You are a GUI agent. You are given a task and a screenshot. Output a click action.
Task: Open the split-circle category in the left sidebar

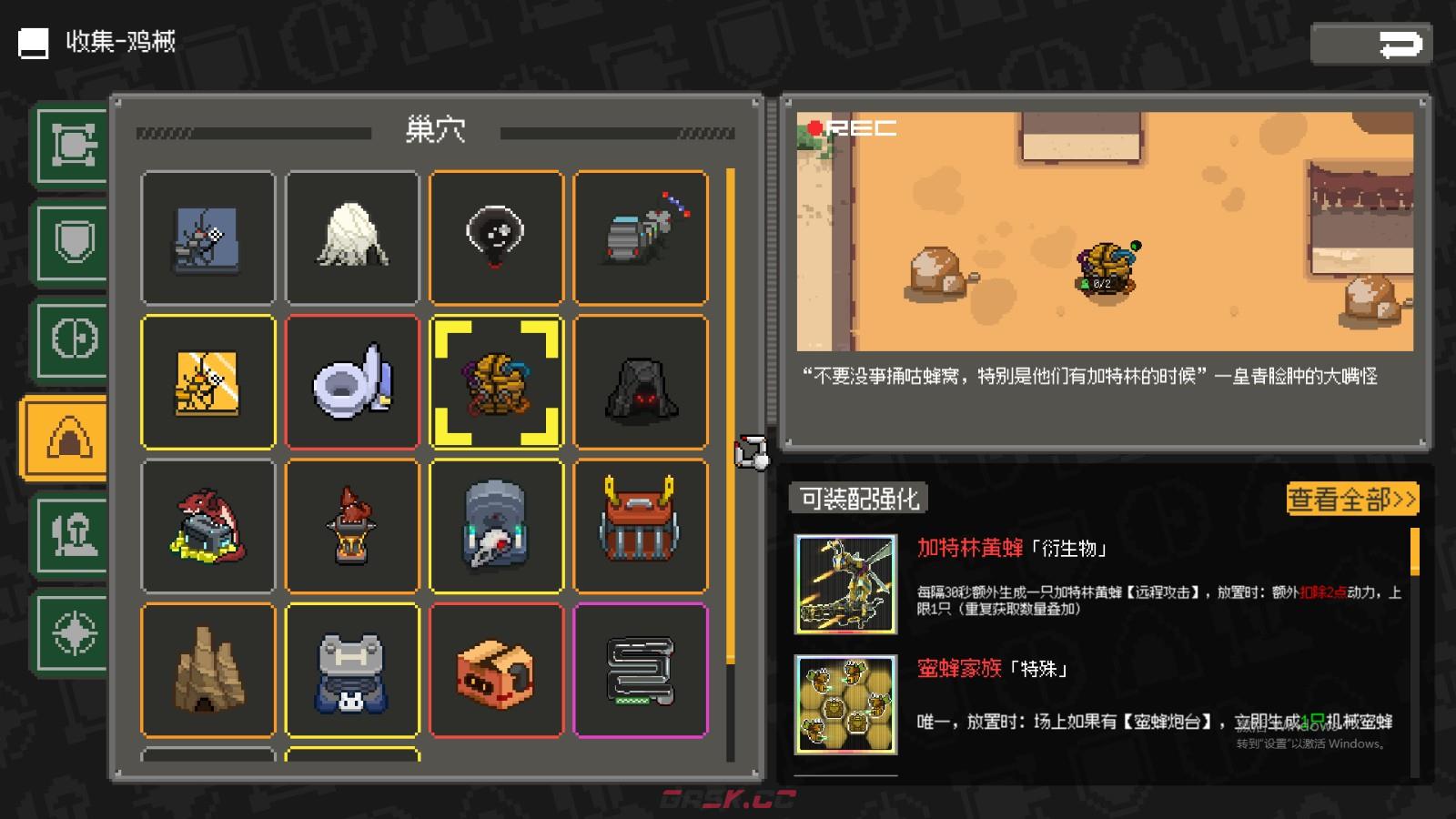(x=71, y=335)
